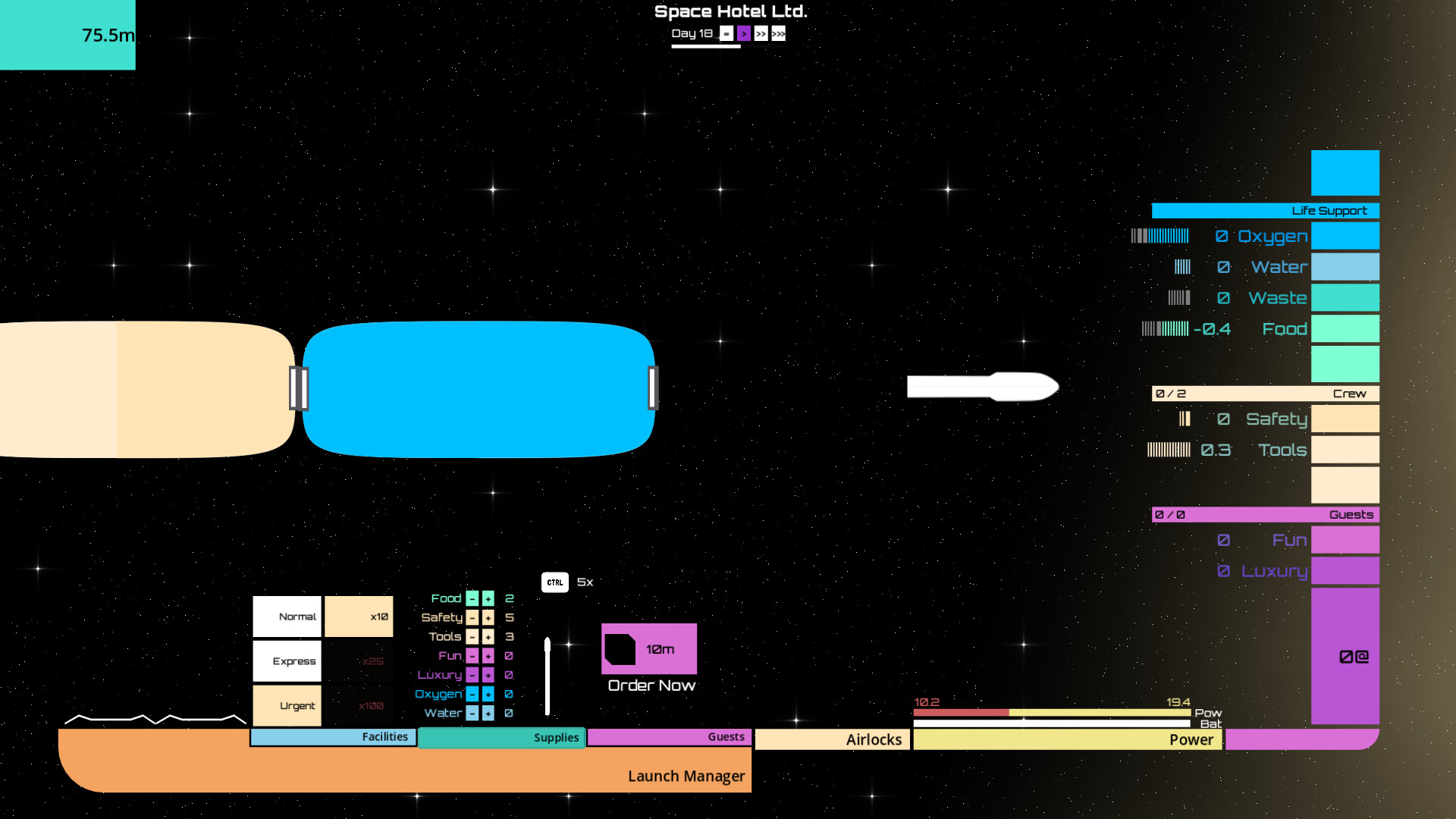Expand the Crew panel header
Viewport: 1456px width, 819px height.
pos(1265,394)
